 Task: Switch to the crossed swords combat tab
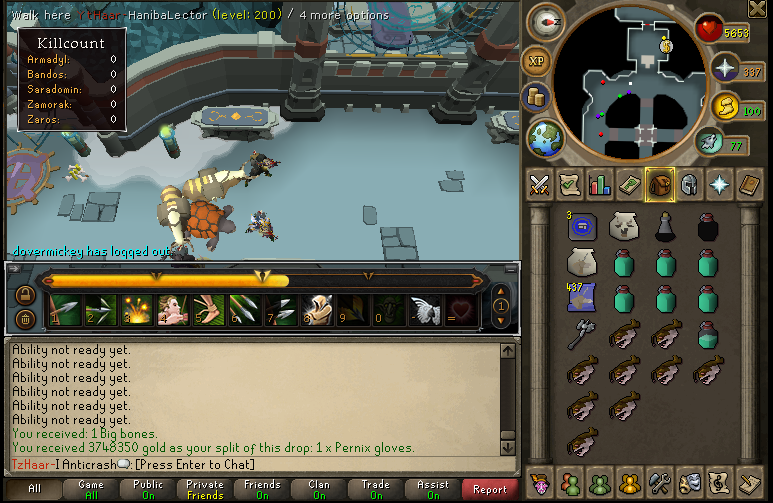tap(540, 184)
